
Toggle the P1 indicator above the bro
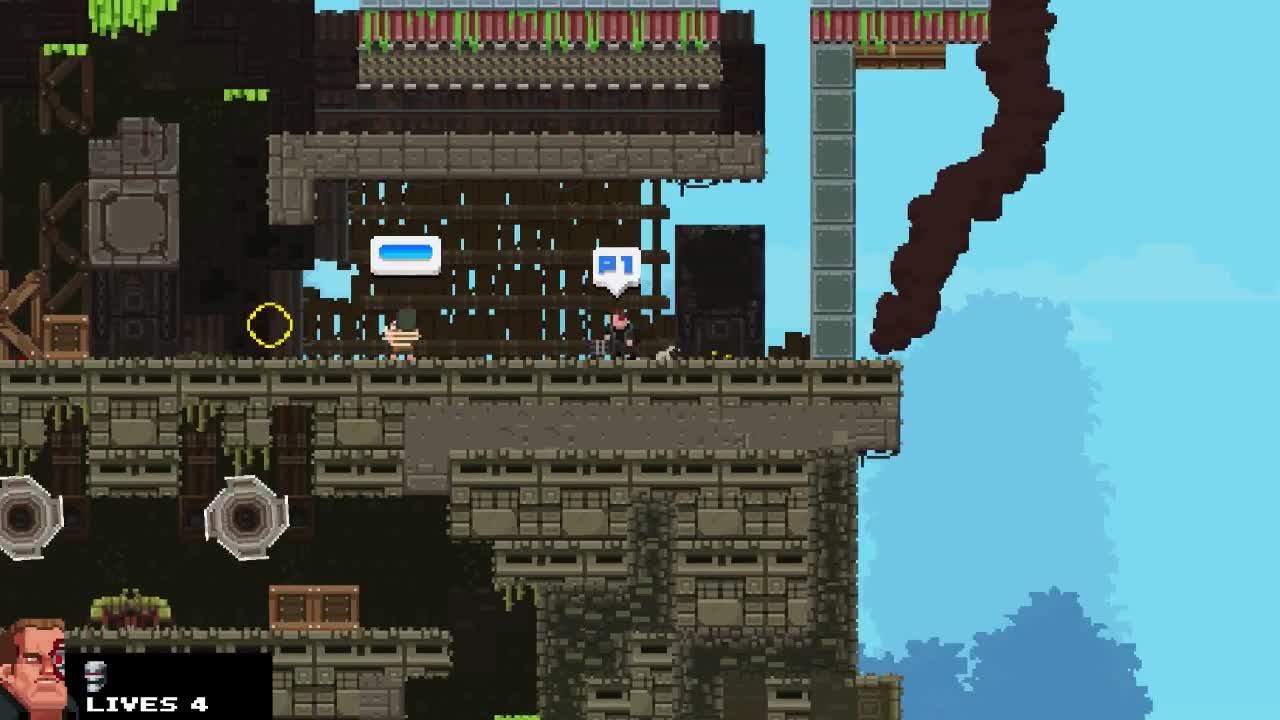pyautogui.click(x=616, y=263)
